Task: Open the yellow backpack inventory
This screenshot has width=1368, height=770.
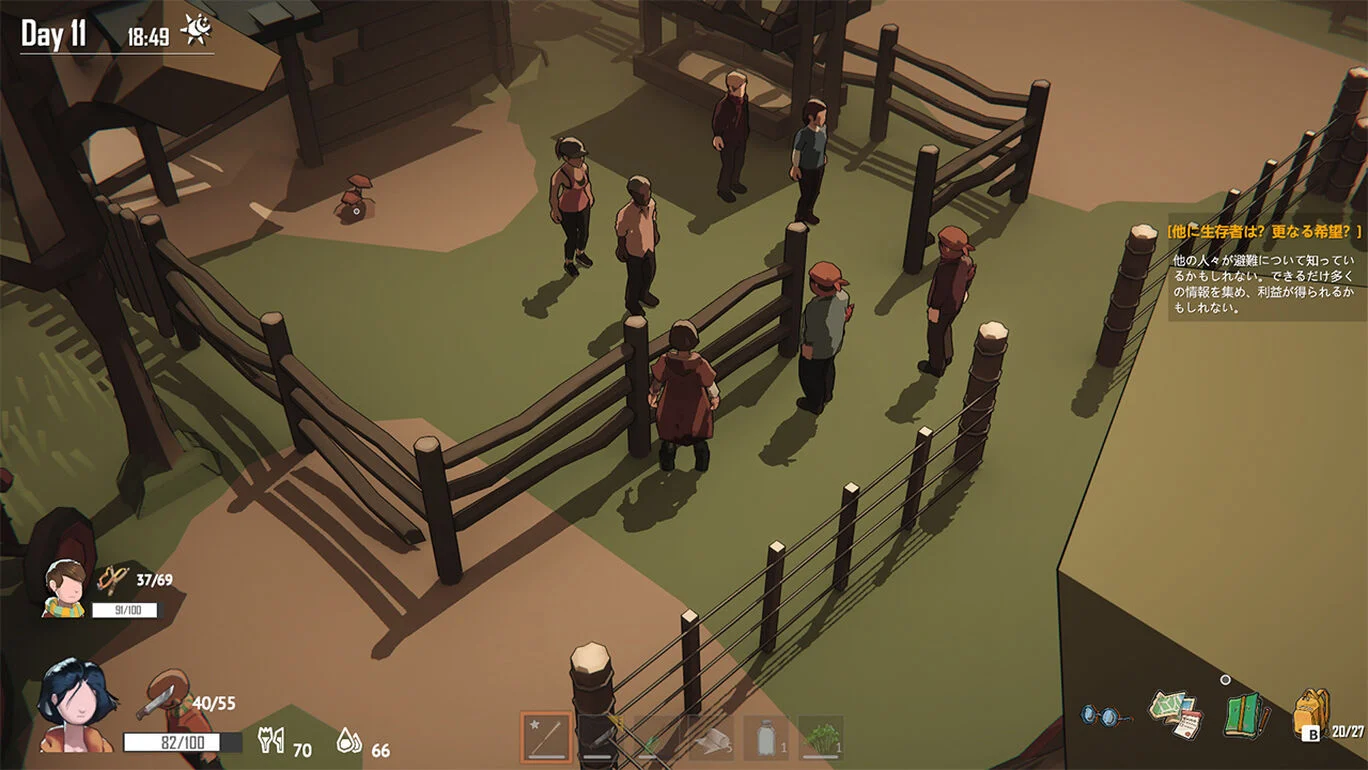Action: 1311,713
